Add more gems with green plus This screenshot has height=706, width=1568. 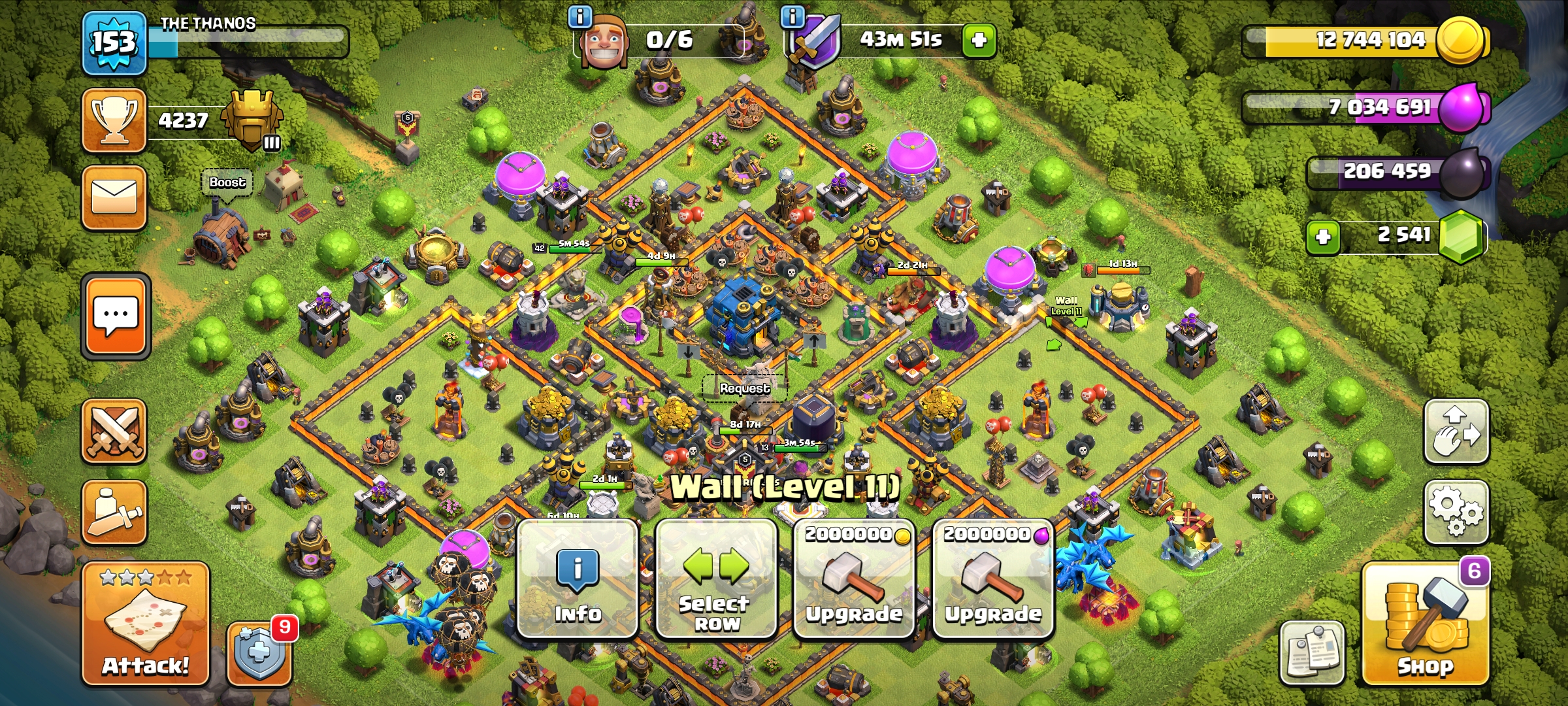click(1323, 236)
